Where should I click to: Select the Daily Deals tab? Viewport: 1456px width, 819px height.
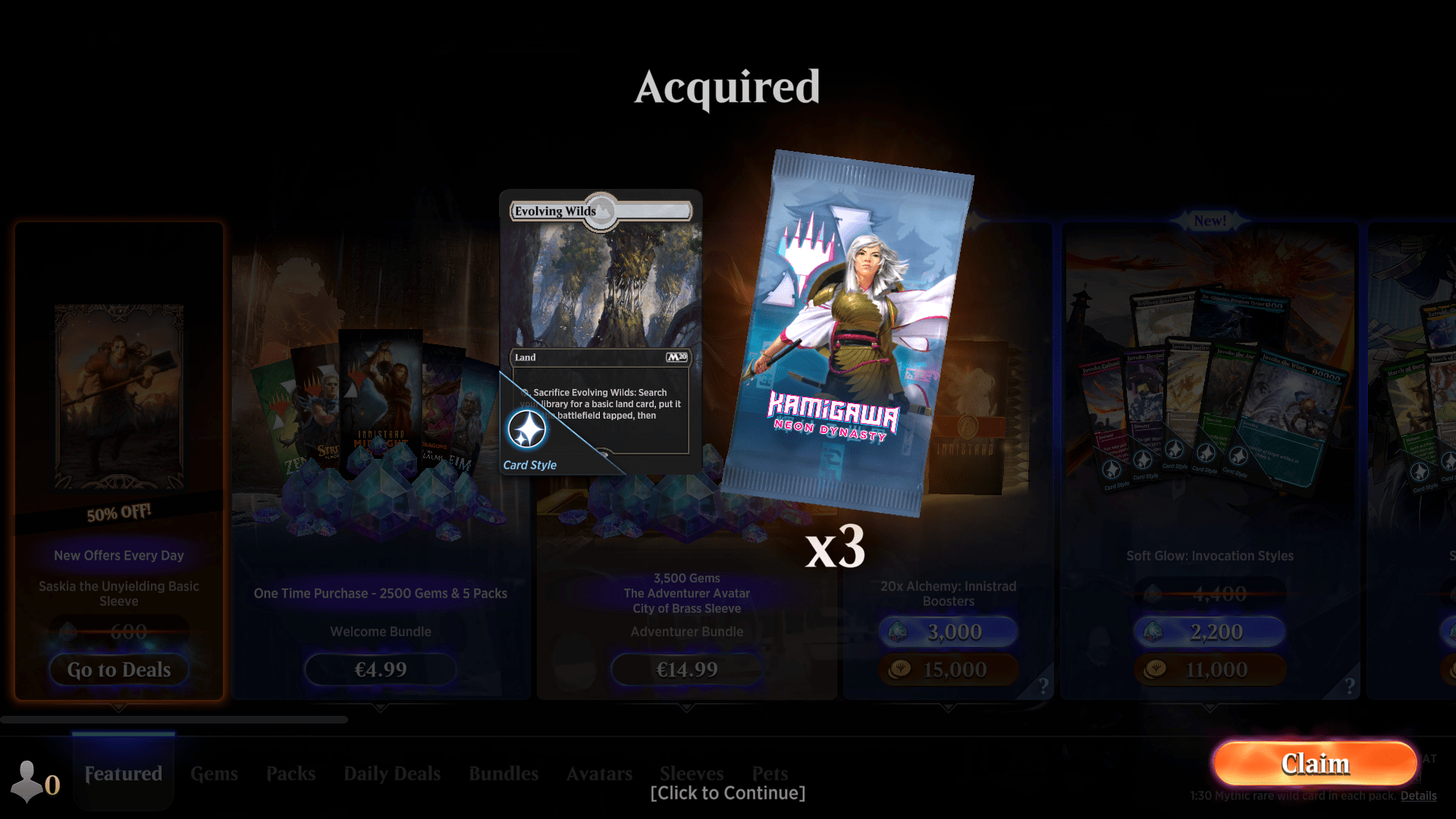click(x=391, y=773)
